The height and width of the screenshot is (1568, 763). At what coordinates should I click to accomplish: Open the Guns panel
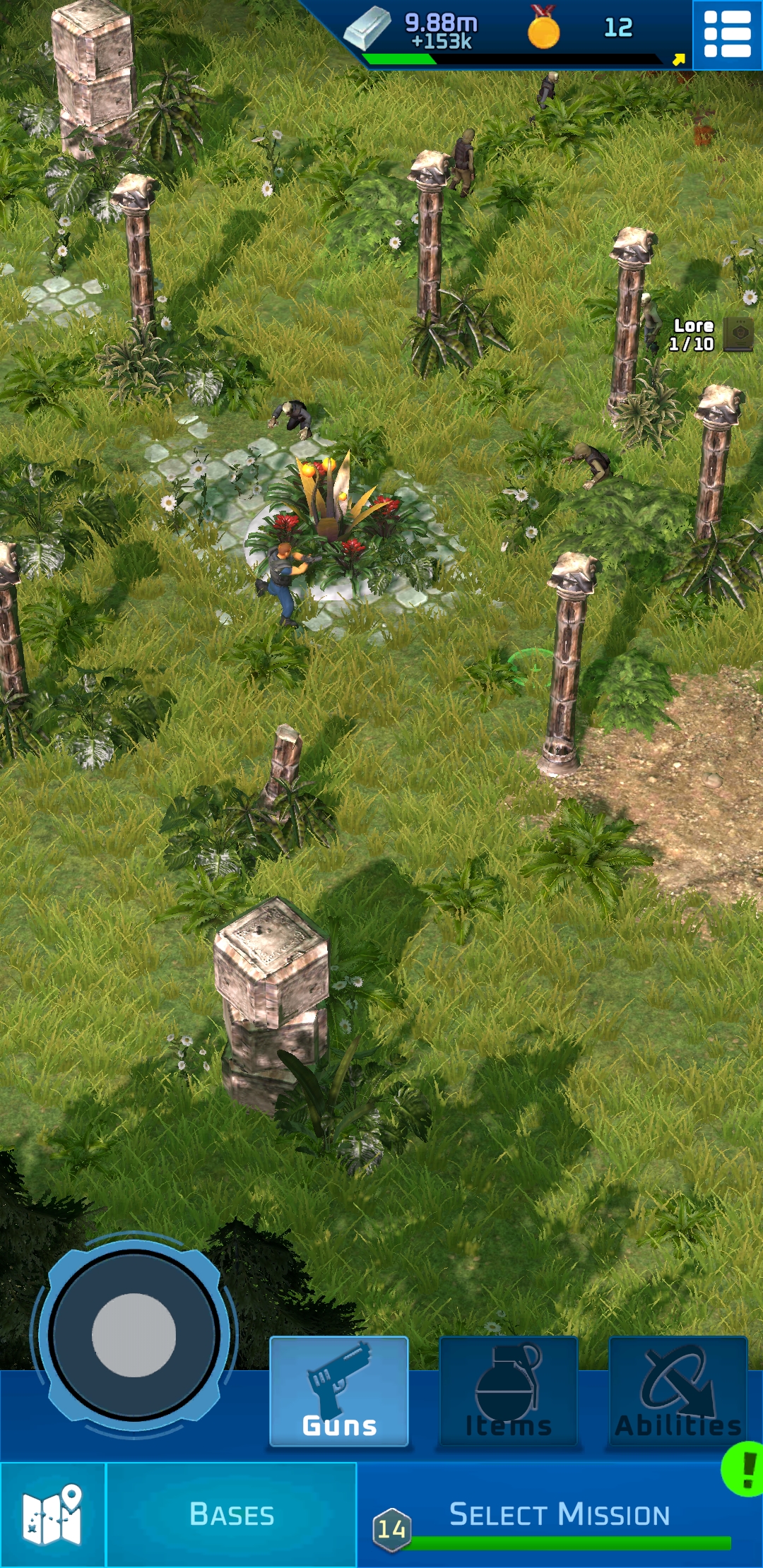pos(339,1391)
